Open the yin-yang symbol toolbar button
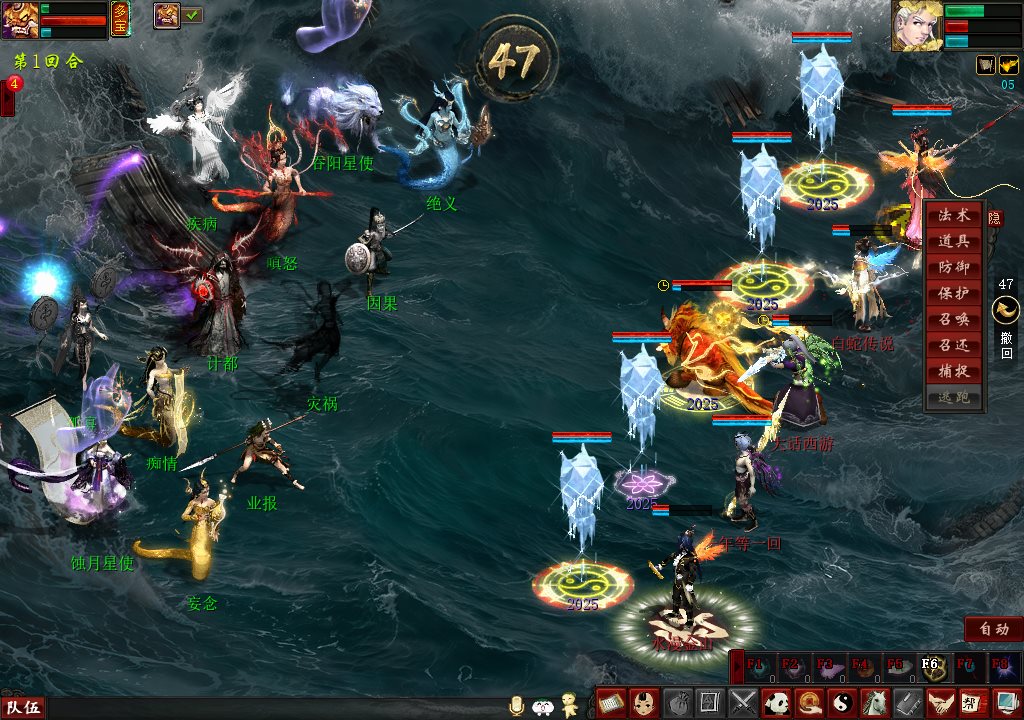 pos(839,702)
